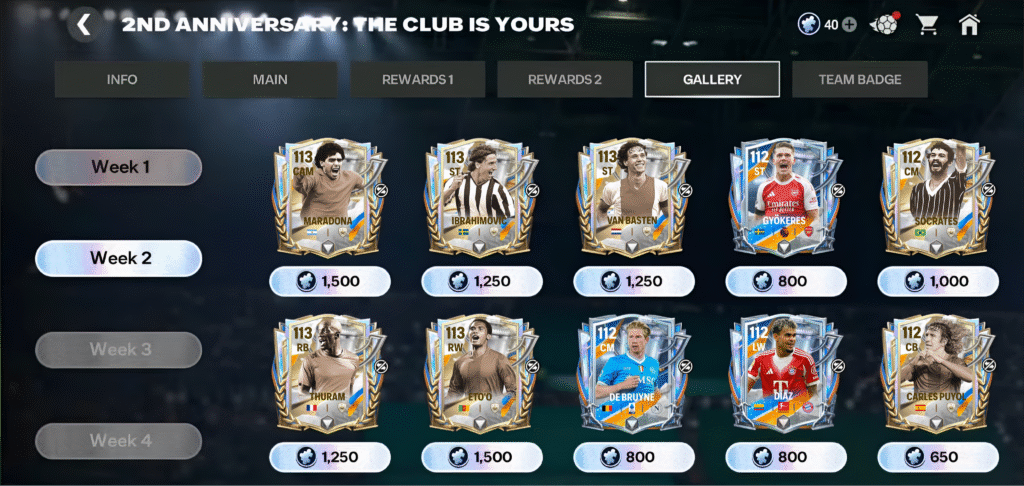Go back using the arrow button
This screenshot has width=1024, height=486.
(x=84, y=25)
